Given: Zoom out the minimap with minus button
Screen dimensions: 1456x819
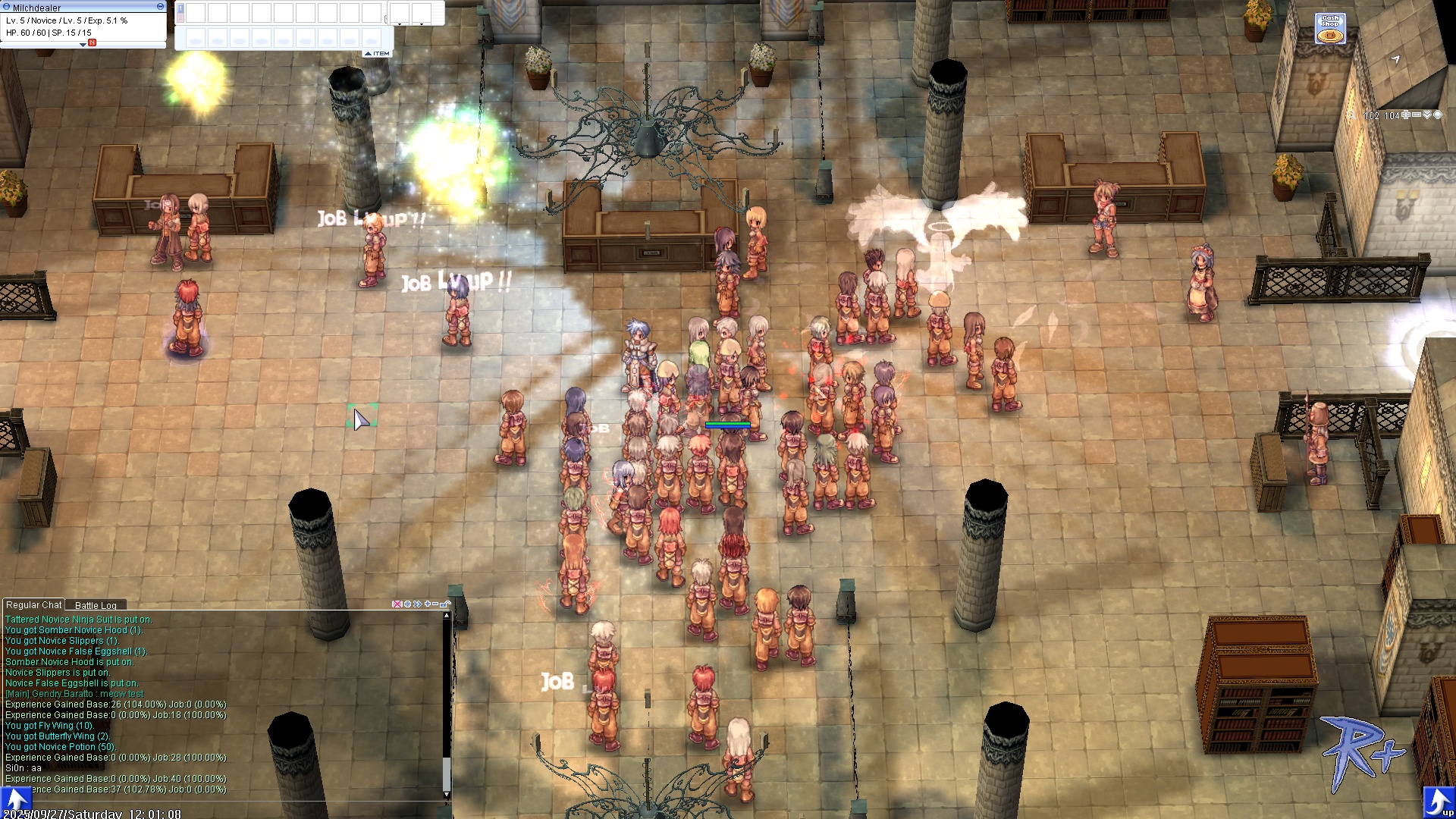Looking at the screenshot, I should 1417,115.
